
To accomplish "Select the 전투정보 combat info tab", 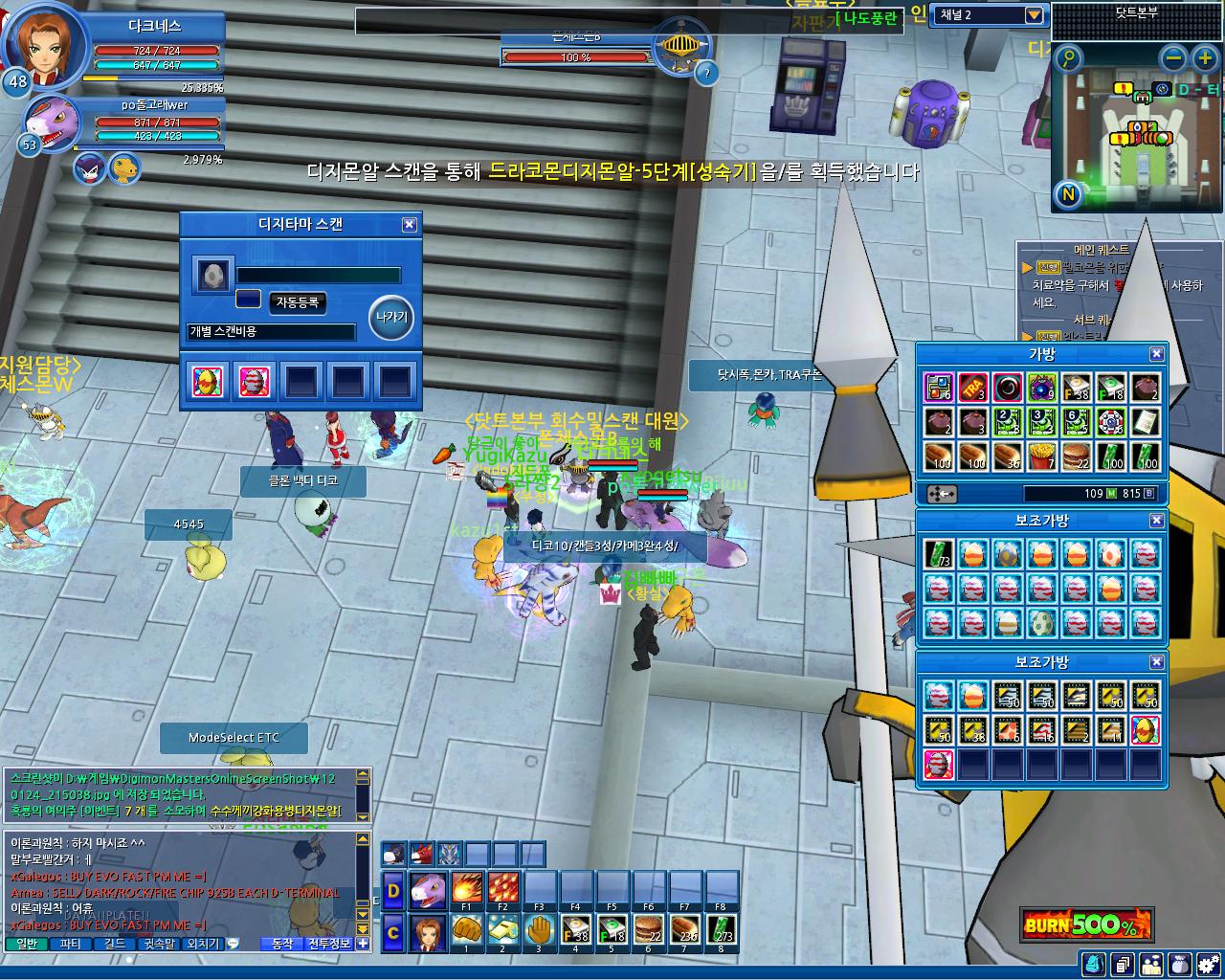I will [328, 944].
